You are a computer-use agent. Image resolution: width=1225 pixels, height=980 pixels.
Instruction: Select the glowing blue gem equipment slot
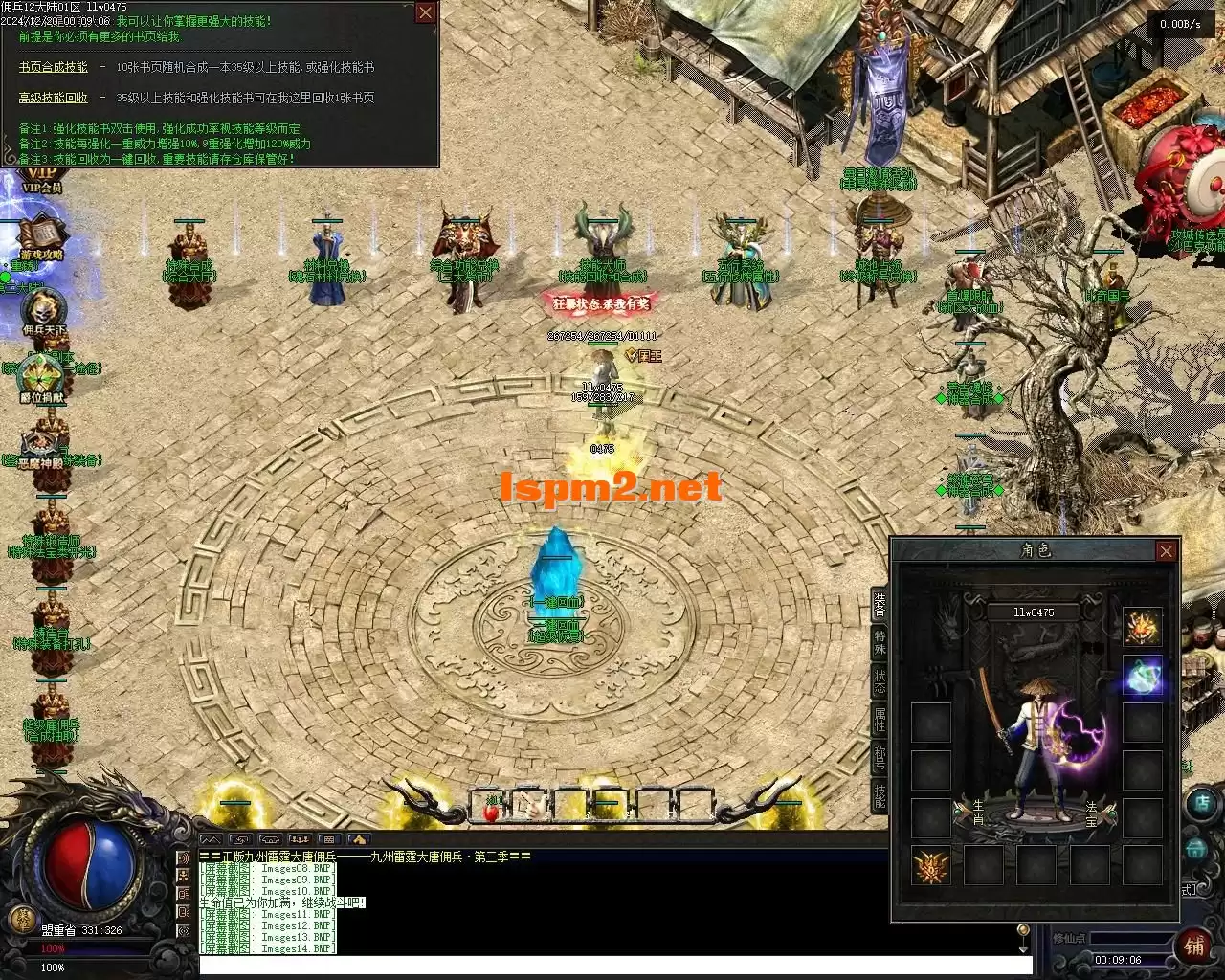click(1143, 675)
